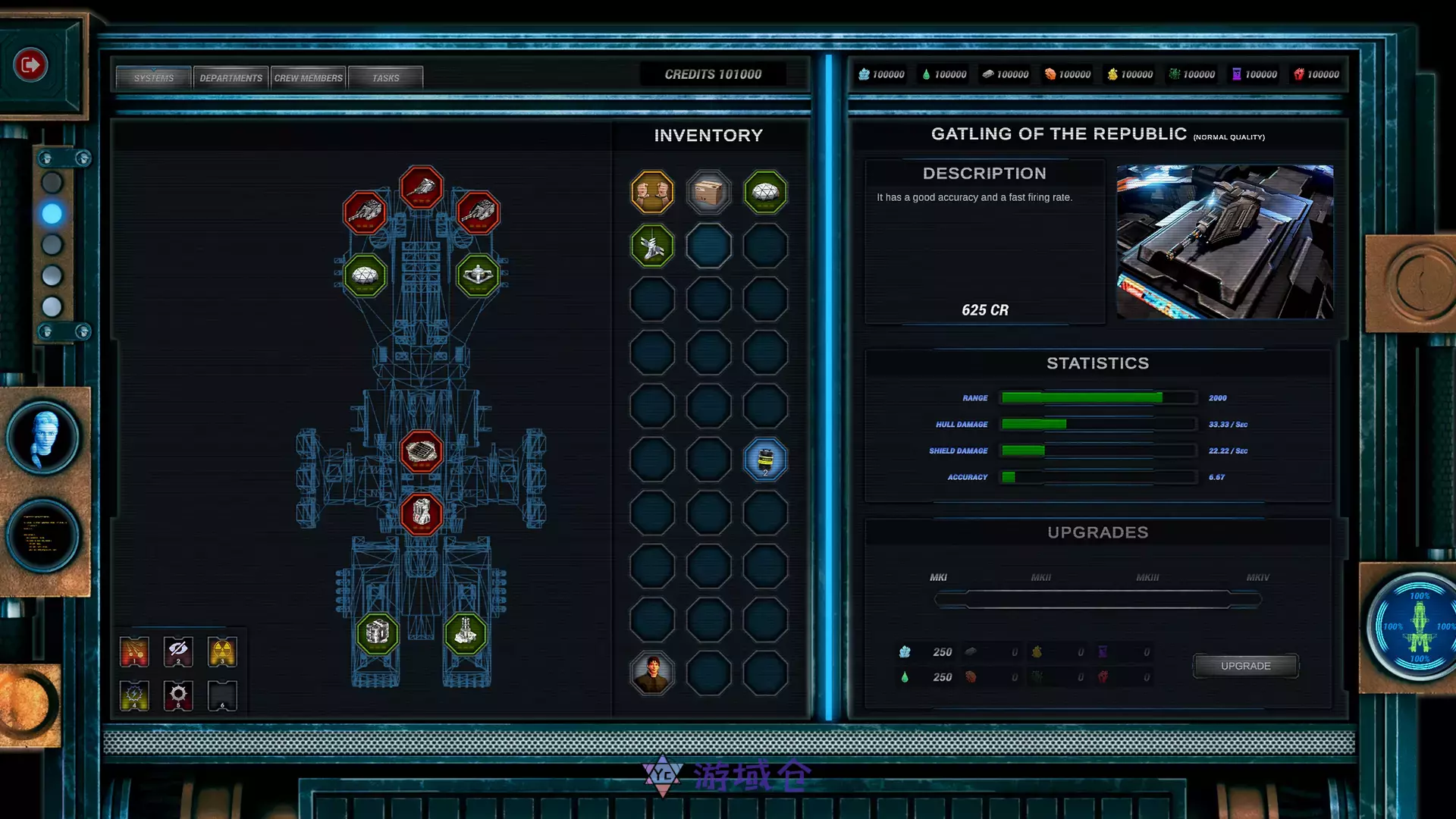Select the glowing blue indicator light
The height and width of the screenshot is (819, 1456).
click(52, 214)
